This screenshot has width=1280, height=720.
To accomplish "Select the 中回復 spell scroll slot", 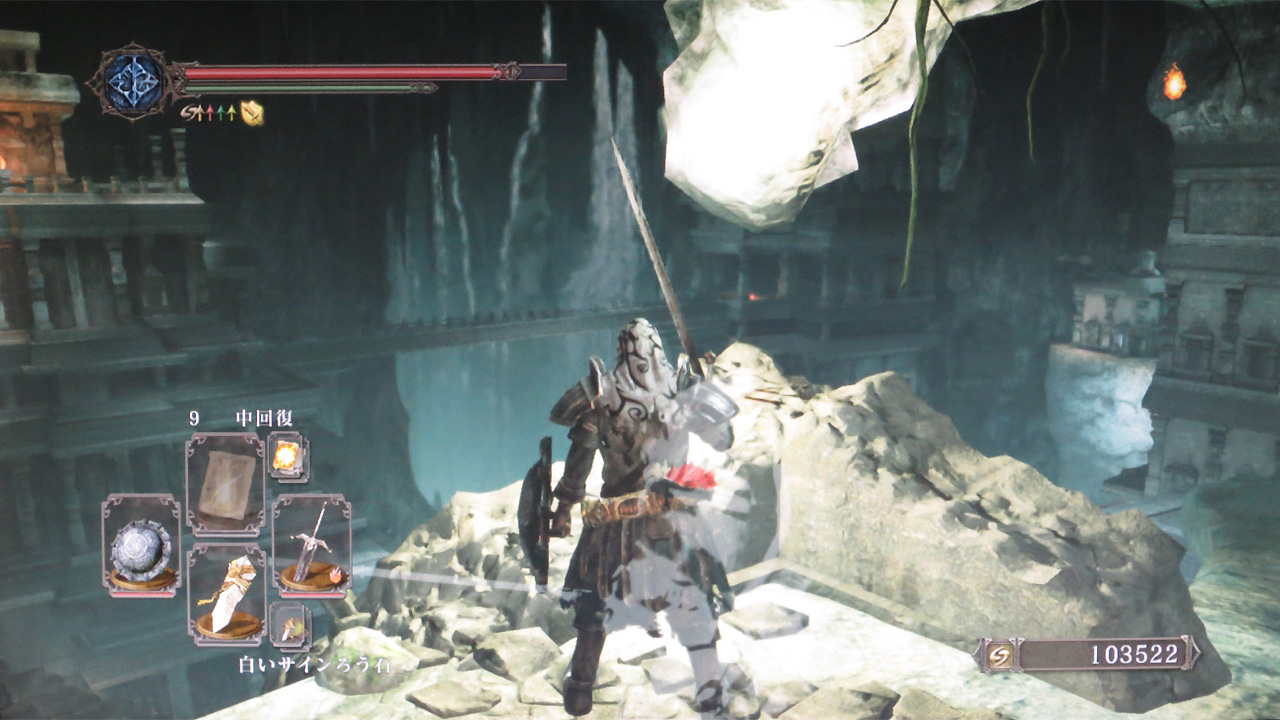I will [x=225, y=484].
